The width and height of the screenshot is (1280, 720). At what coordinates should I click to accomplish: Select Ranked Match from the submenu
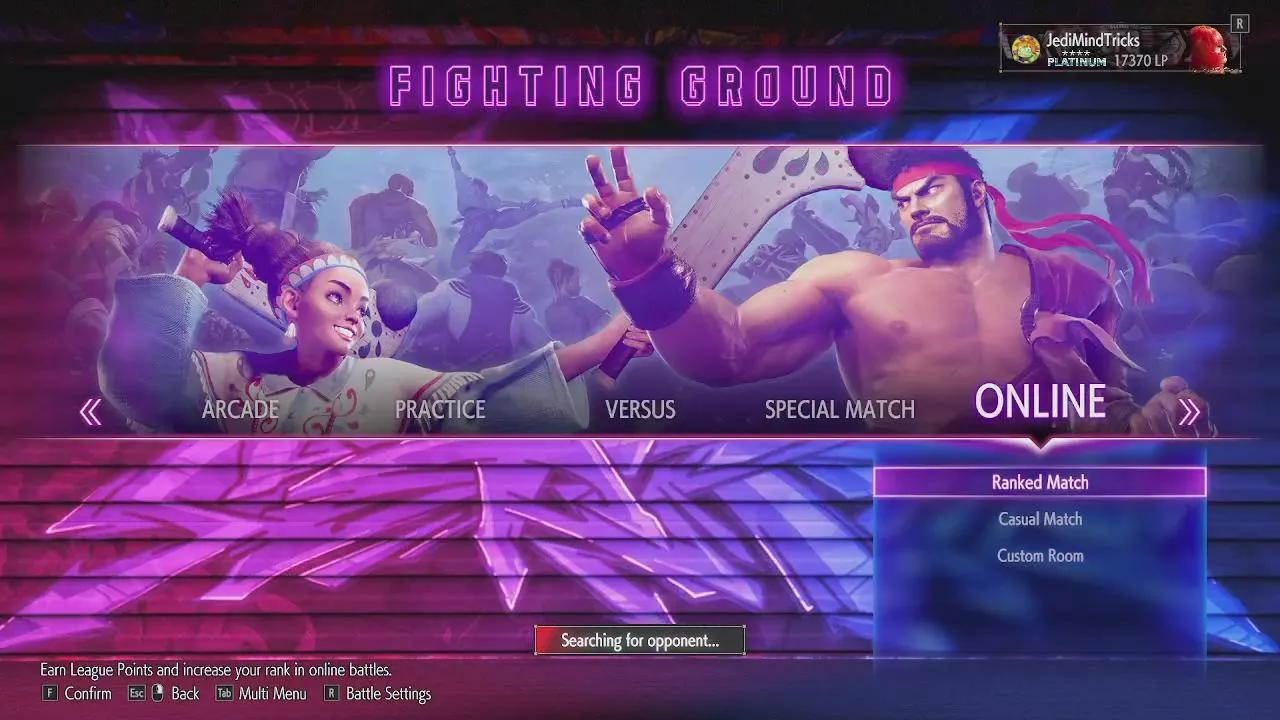click(x=1040, y=482)
